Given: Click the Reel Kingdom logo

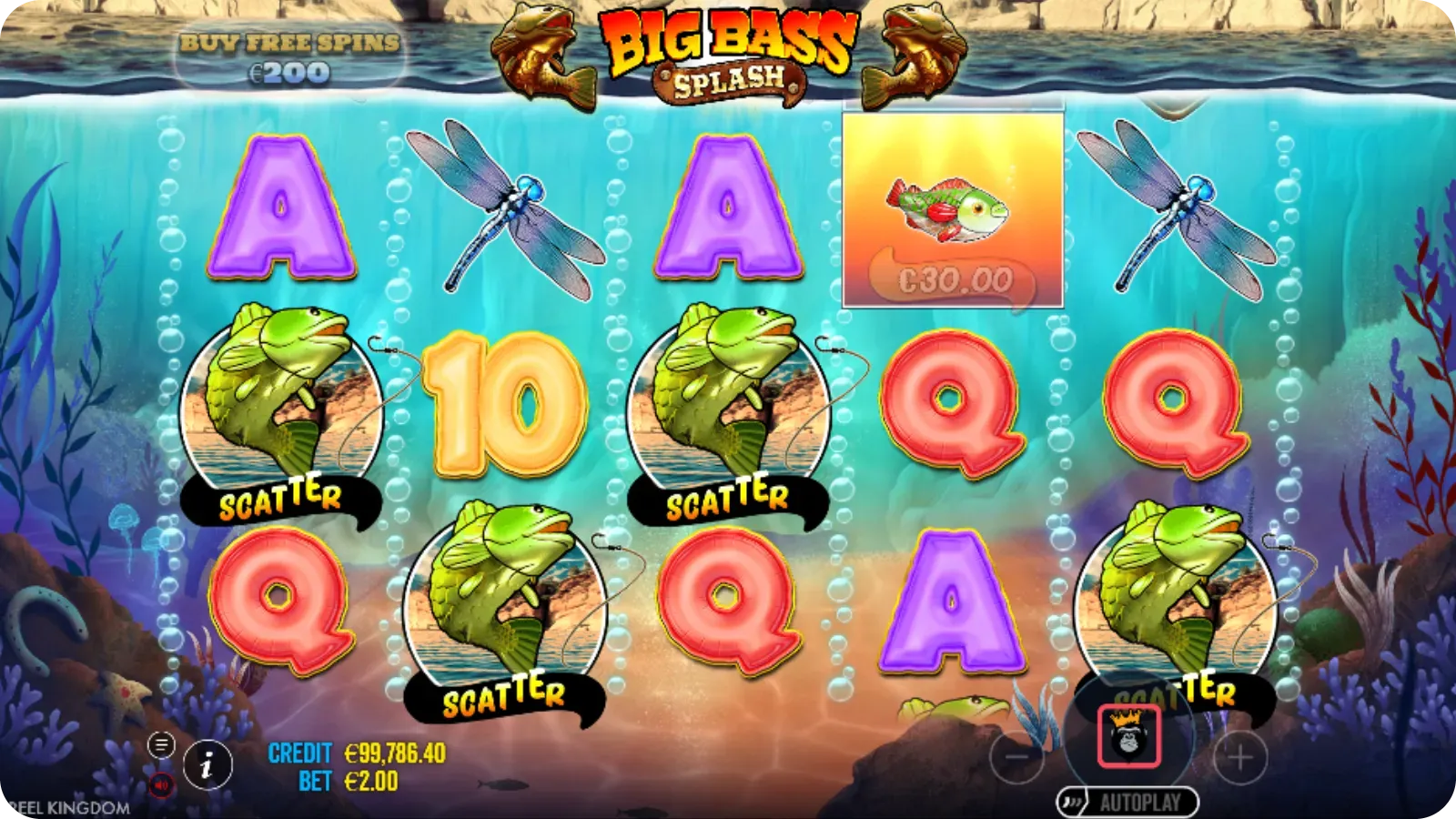Looking at the screenshot, I should pyautogui.click(x=64, y=805).
